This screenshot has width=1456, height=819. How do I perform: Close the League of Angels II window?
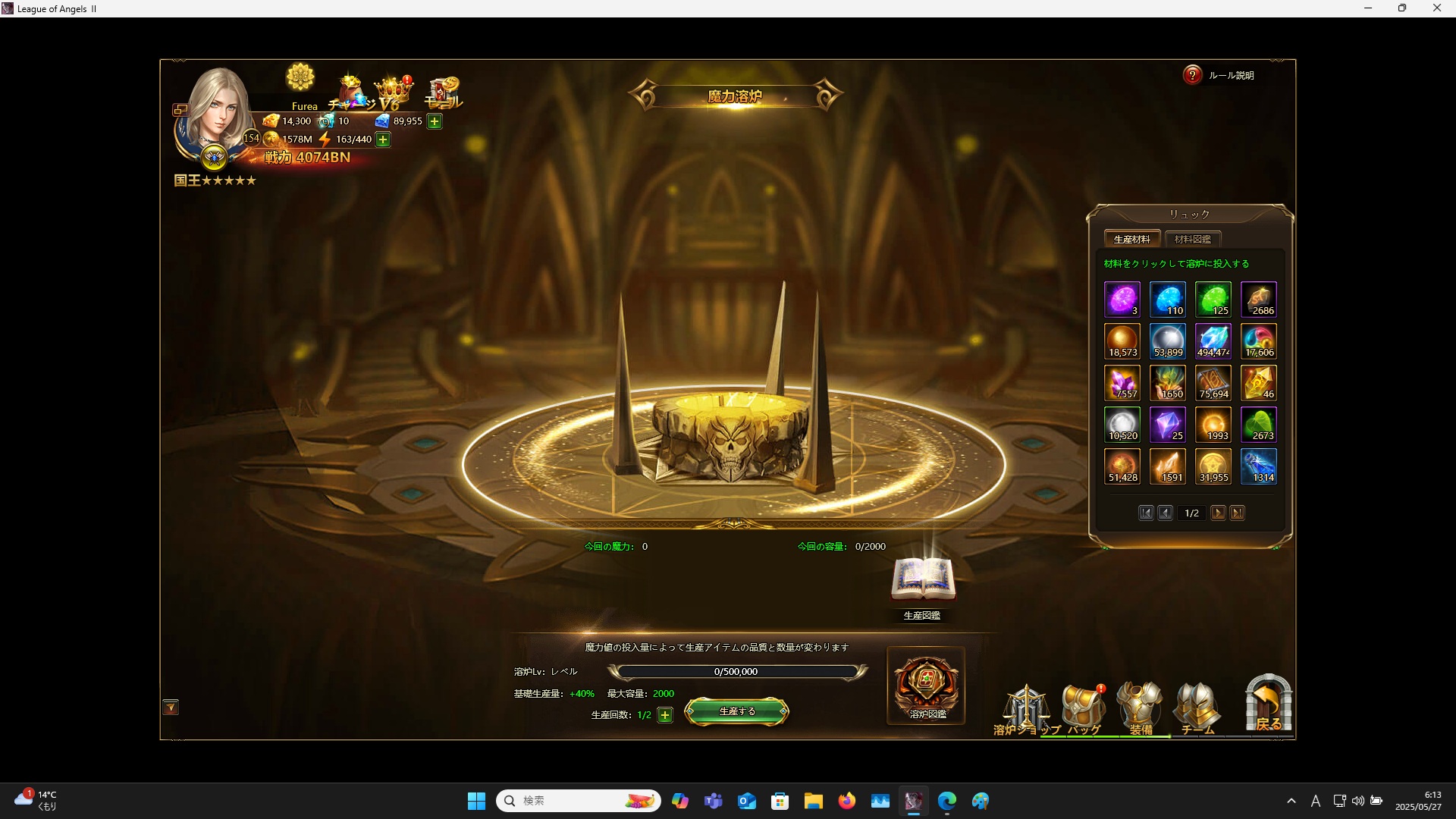tap(1436, 8)
